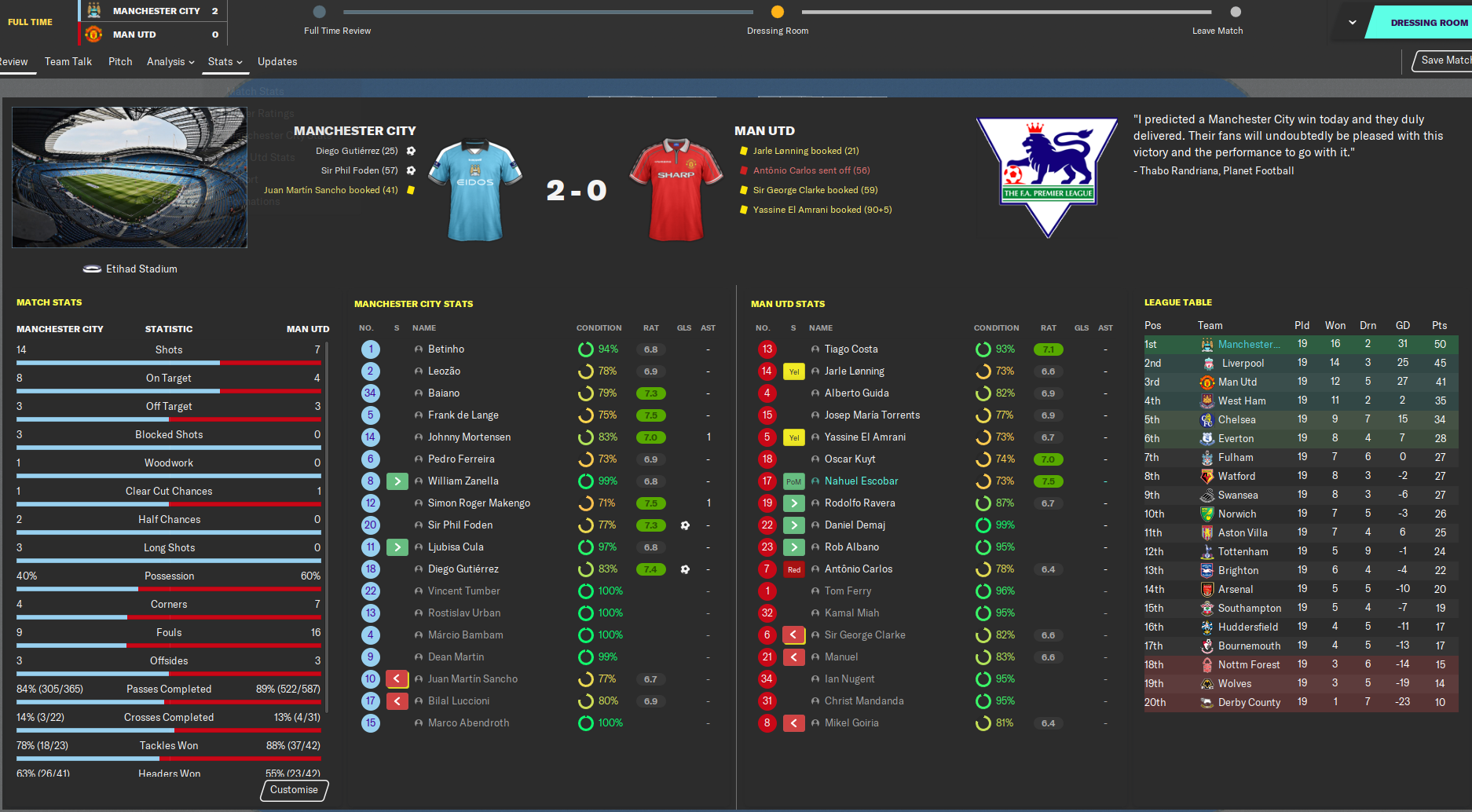Switch to the Pitch tab
1472x812 pixels.
(x=120, y=62)
